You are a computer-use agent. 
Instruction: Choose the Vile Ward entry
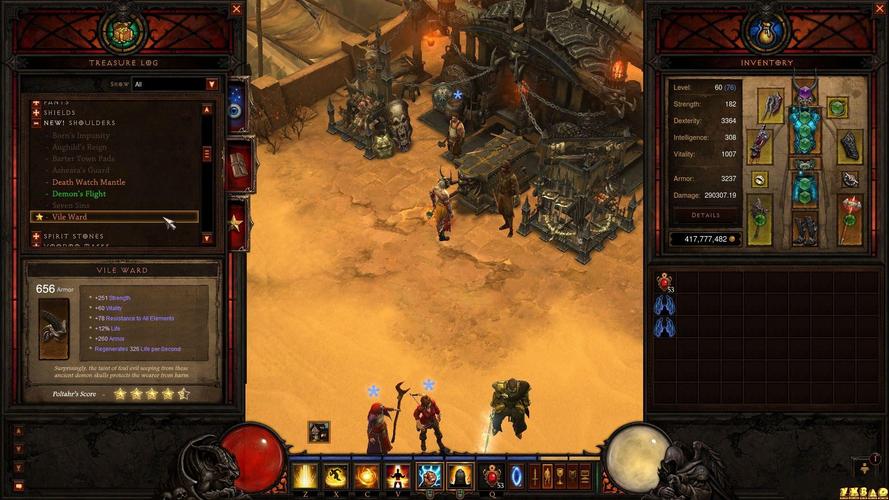(70, 216)
